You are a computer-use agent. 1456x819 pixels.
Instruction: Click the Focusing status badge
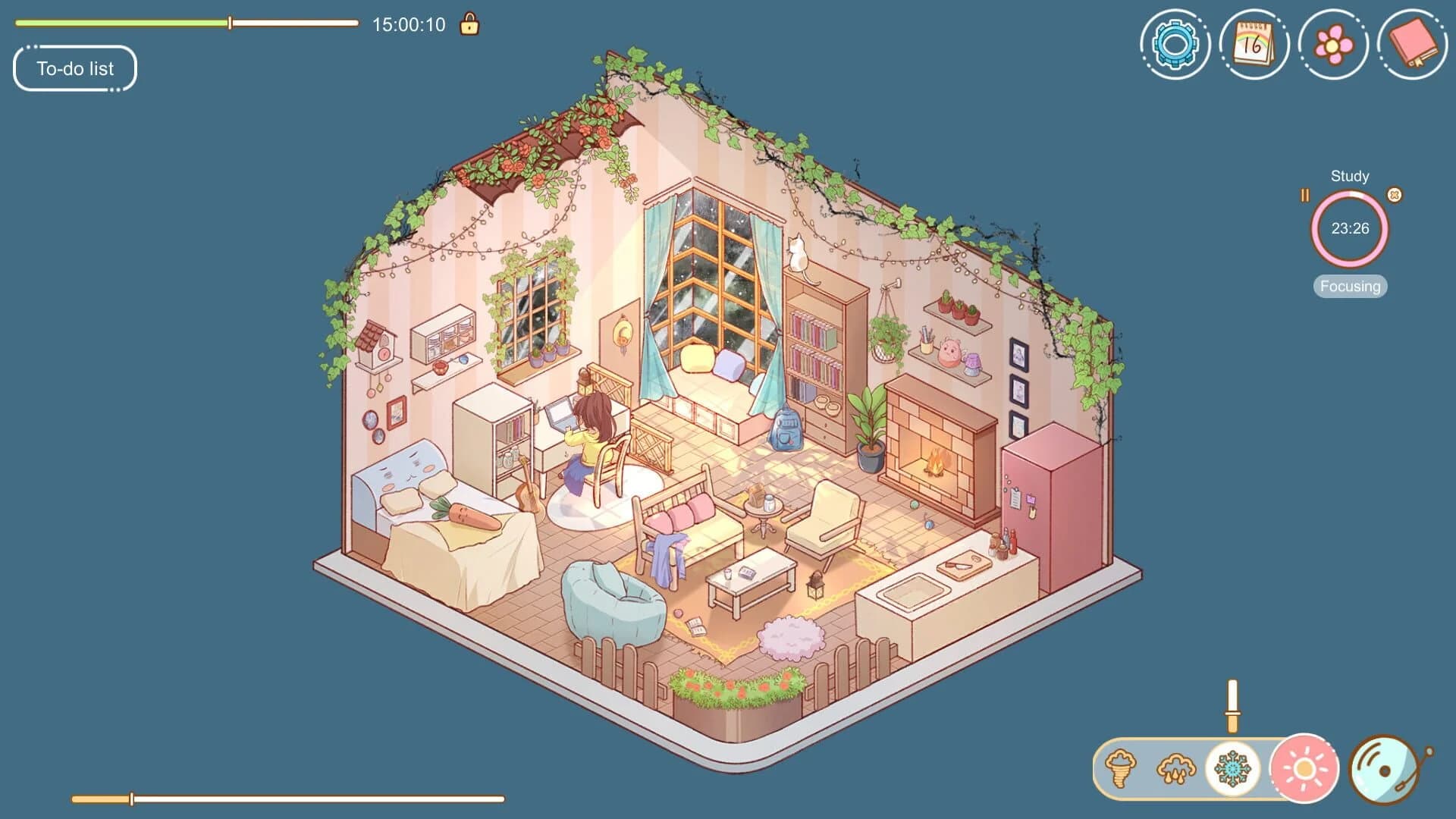(1349, 287)
